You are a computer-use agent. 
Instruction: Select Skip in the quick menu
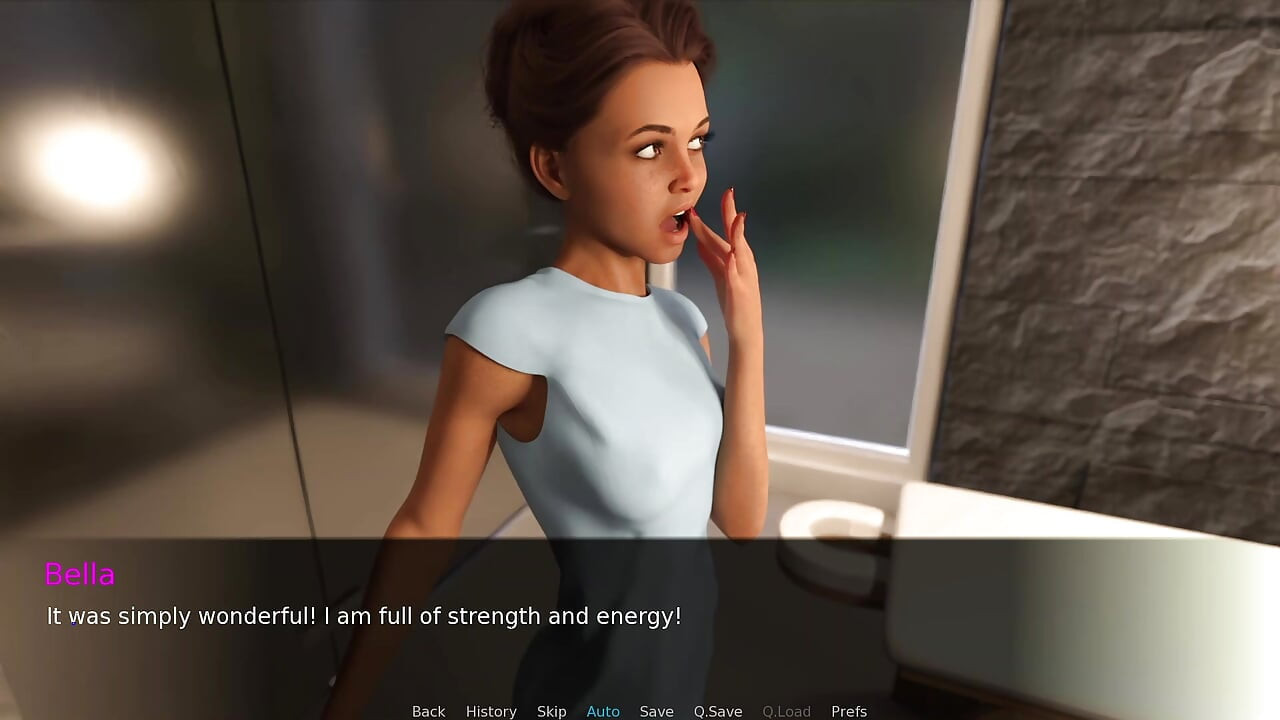tap(551, 710)
